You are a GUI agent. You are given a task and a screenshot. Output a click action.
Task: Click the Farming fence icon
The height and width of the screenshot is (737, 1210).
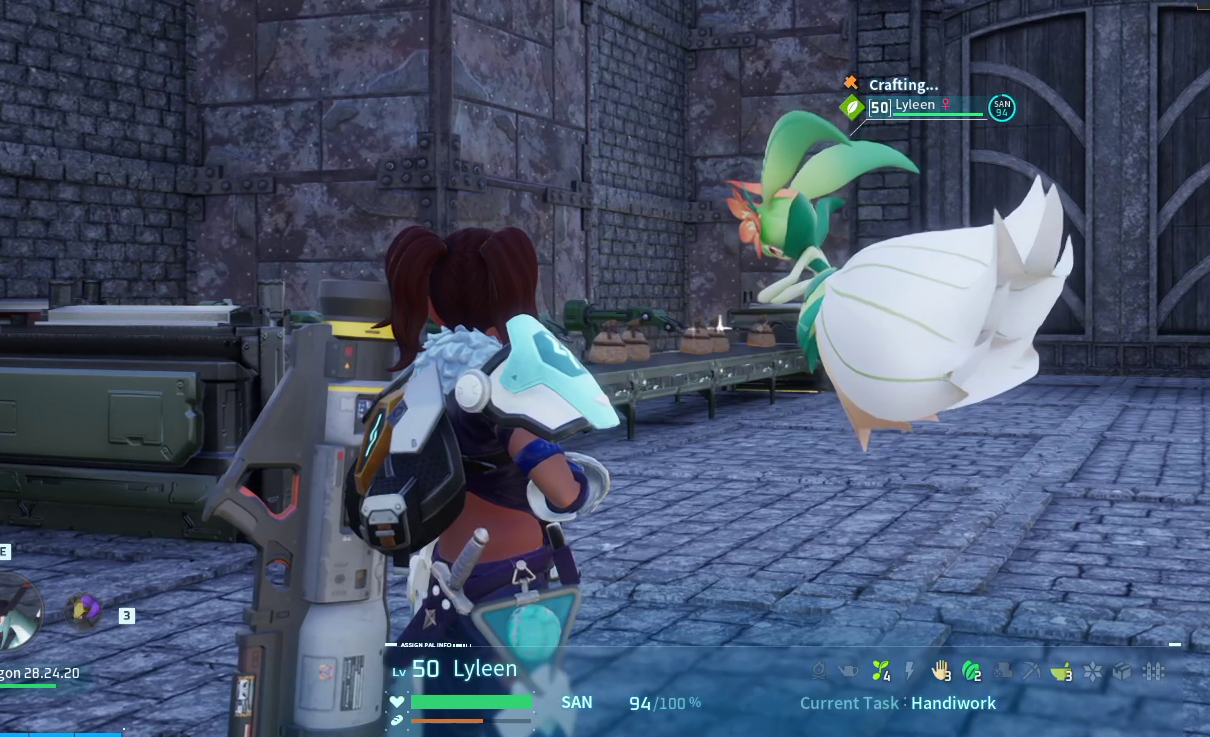pos(1153,671)
